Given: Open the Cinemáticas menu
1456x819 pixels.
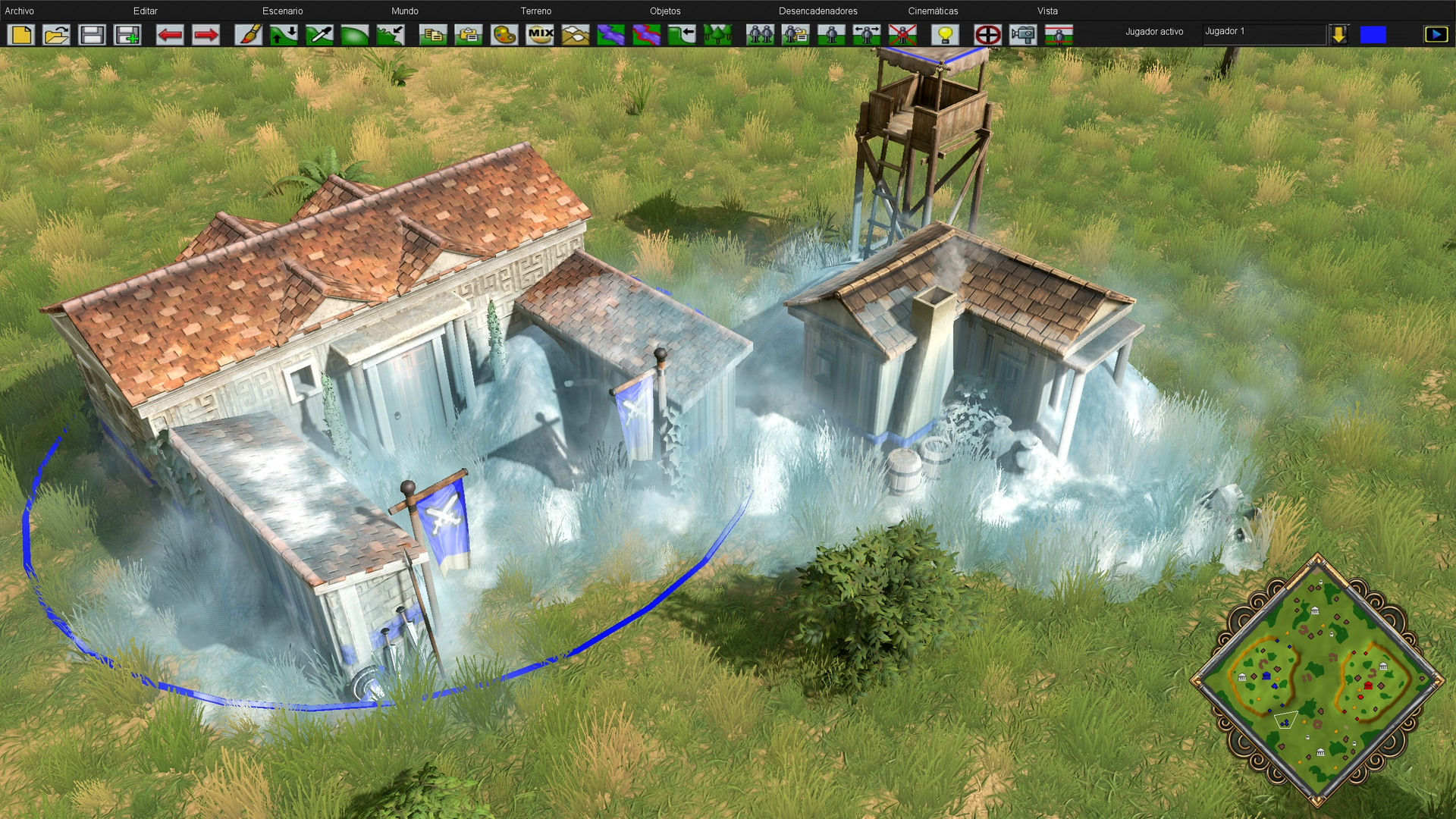Looking at the screenshot, I should (933, 11).
